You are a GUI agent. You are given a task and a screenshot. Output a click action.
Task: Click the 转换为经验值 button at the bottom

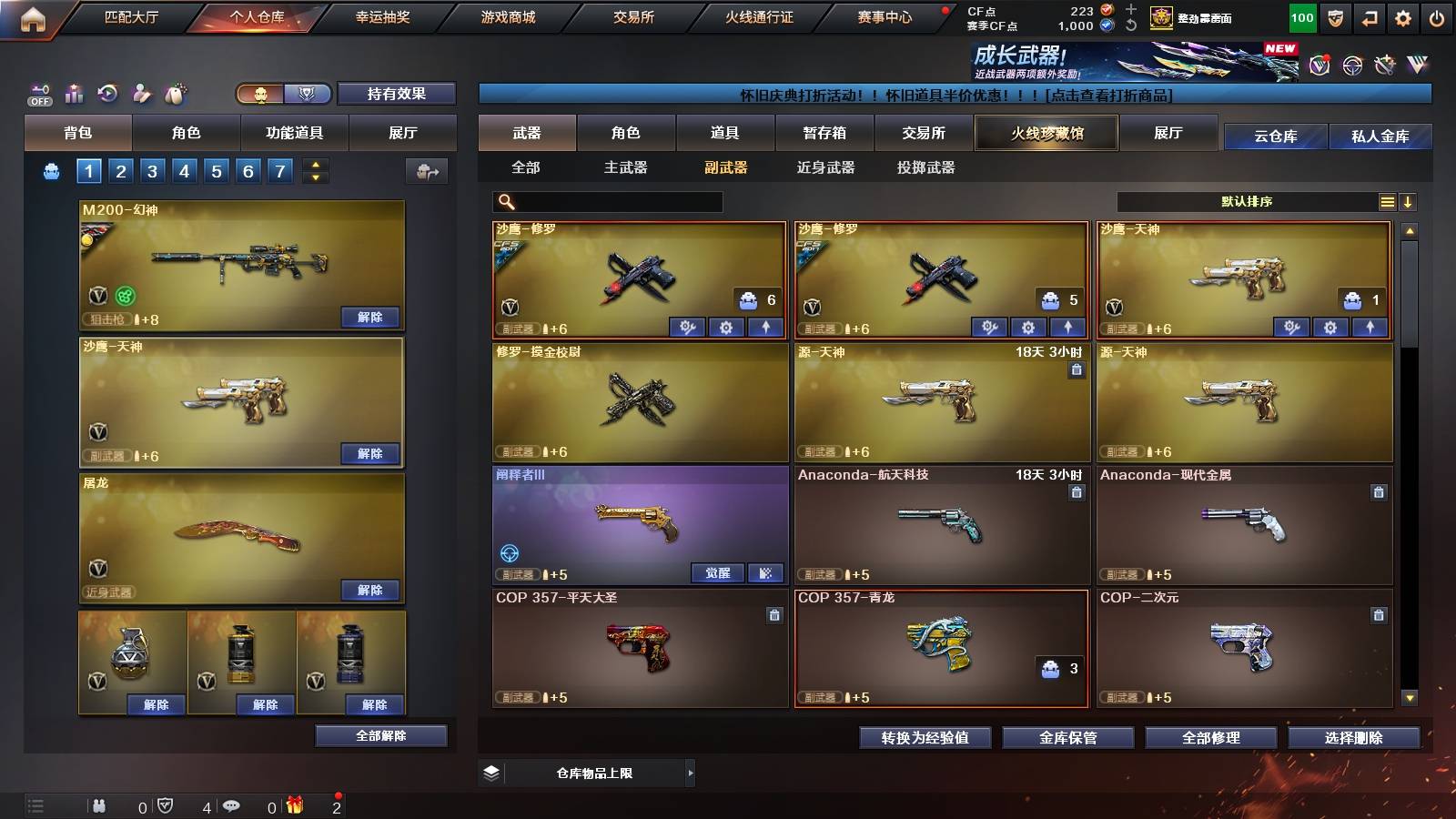925,738
